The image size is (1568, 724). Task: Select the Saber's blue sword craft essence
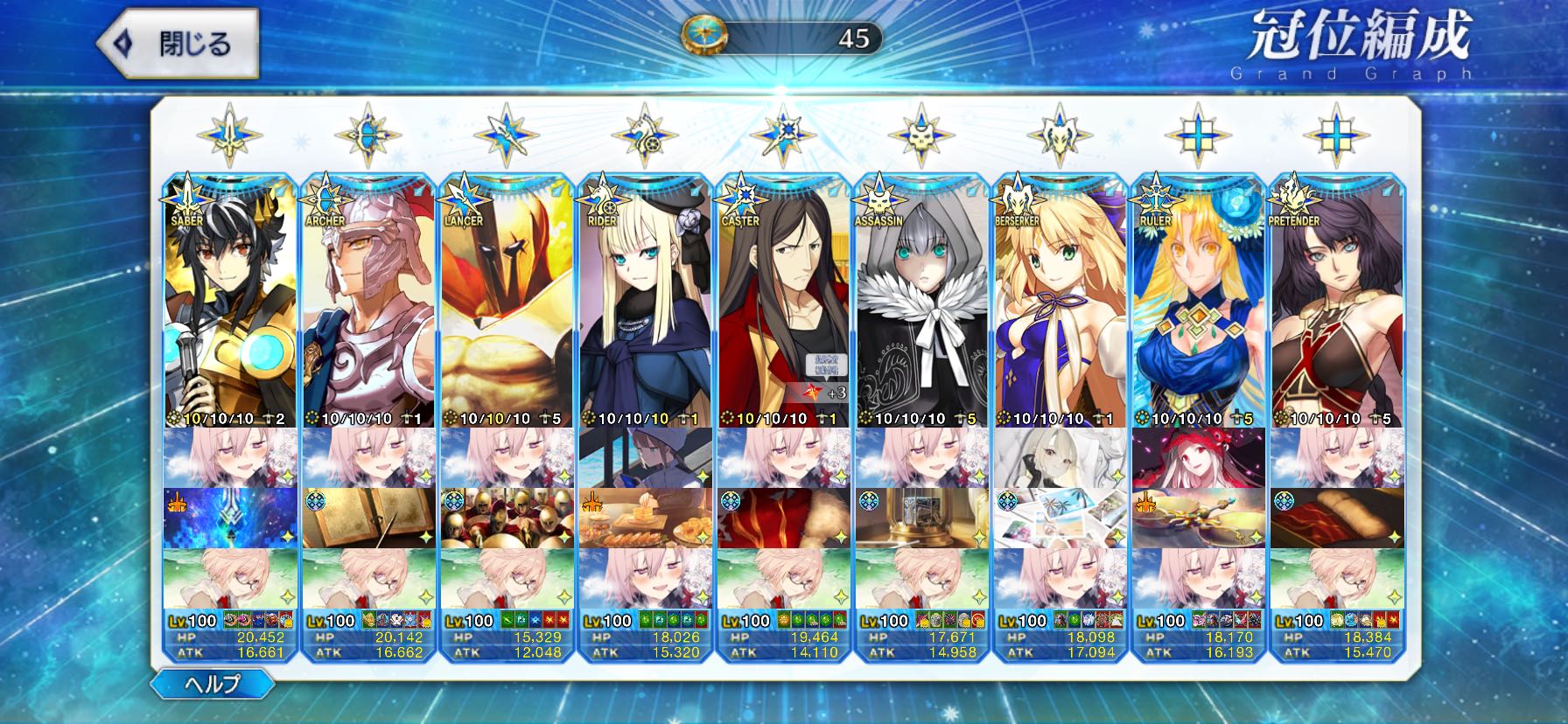(232, 518)
